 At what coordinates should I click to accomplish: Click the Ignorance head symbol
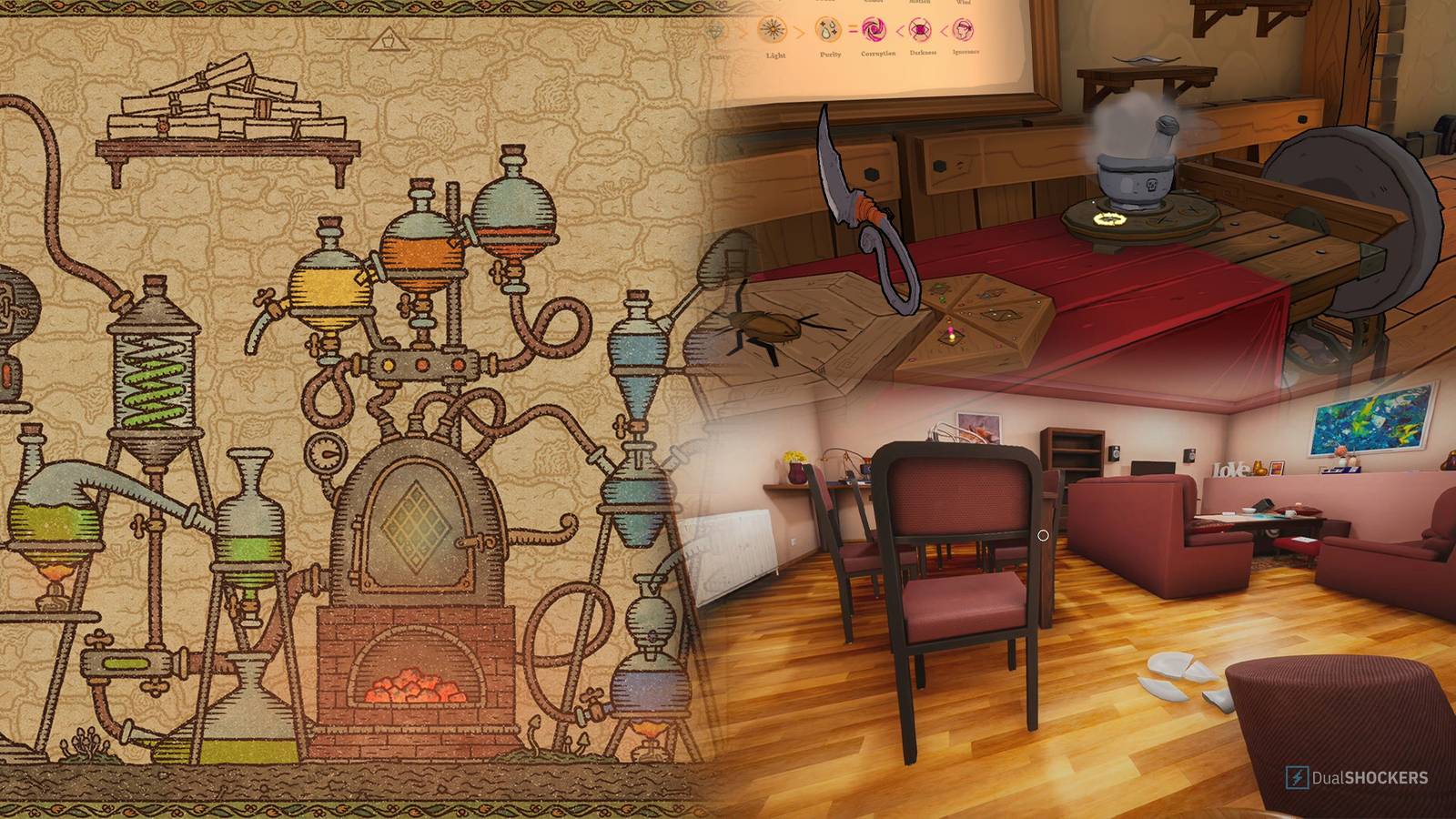[x=963, y=31]
